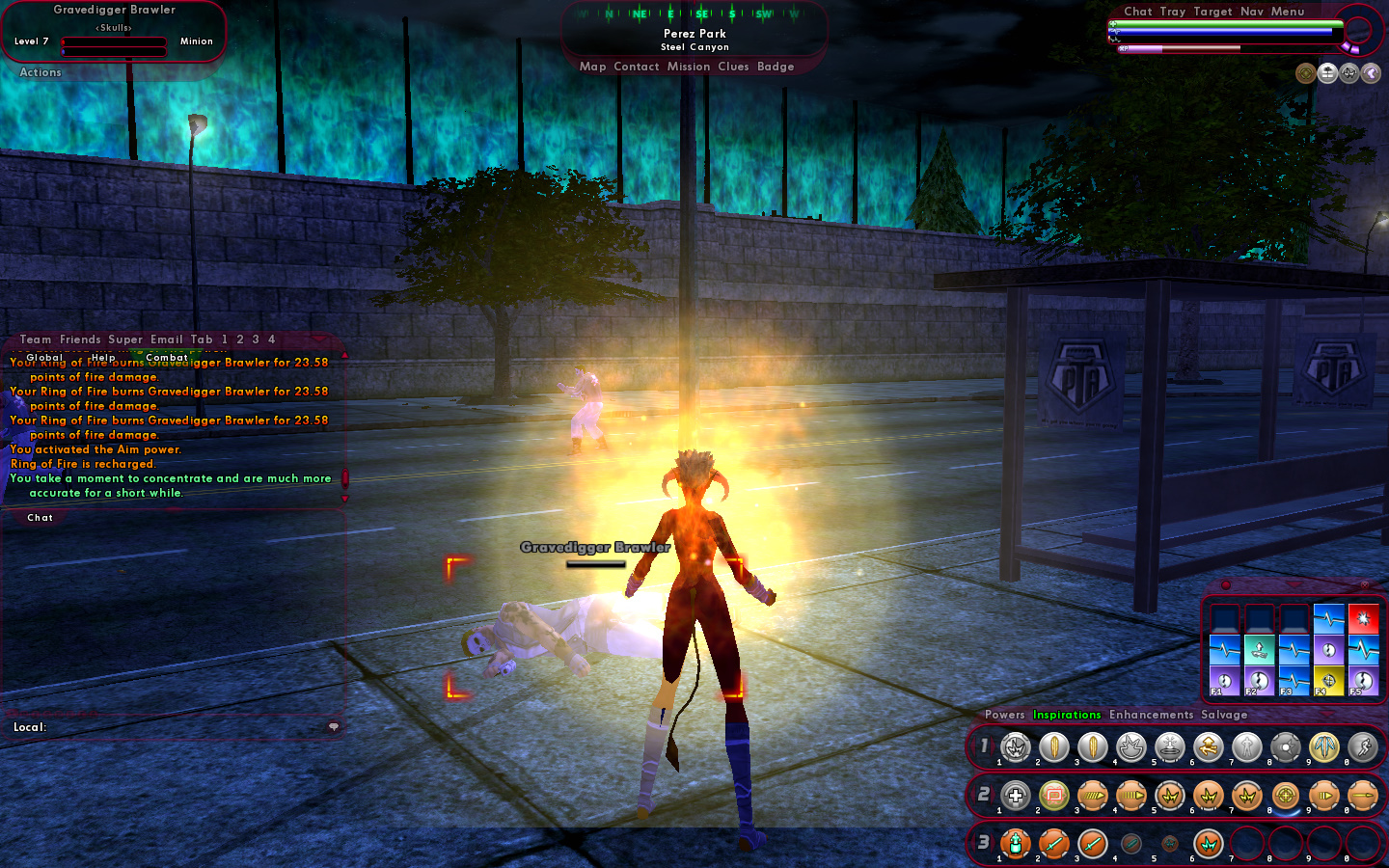Activate the white cross power in tray 2
The image size is (1389, 868).
pos(1016,796)
